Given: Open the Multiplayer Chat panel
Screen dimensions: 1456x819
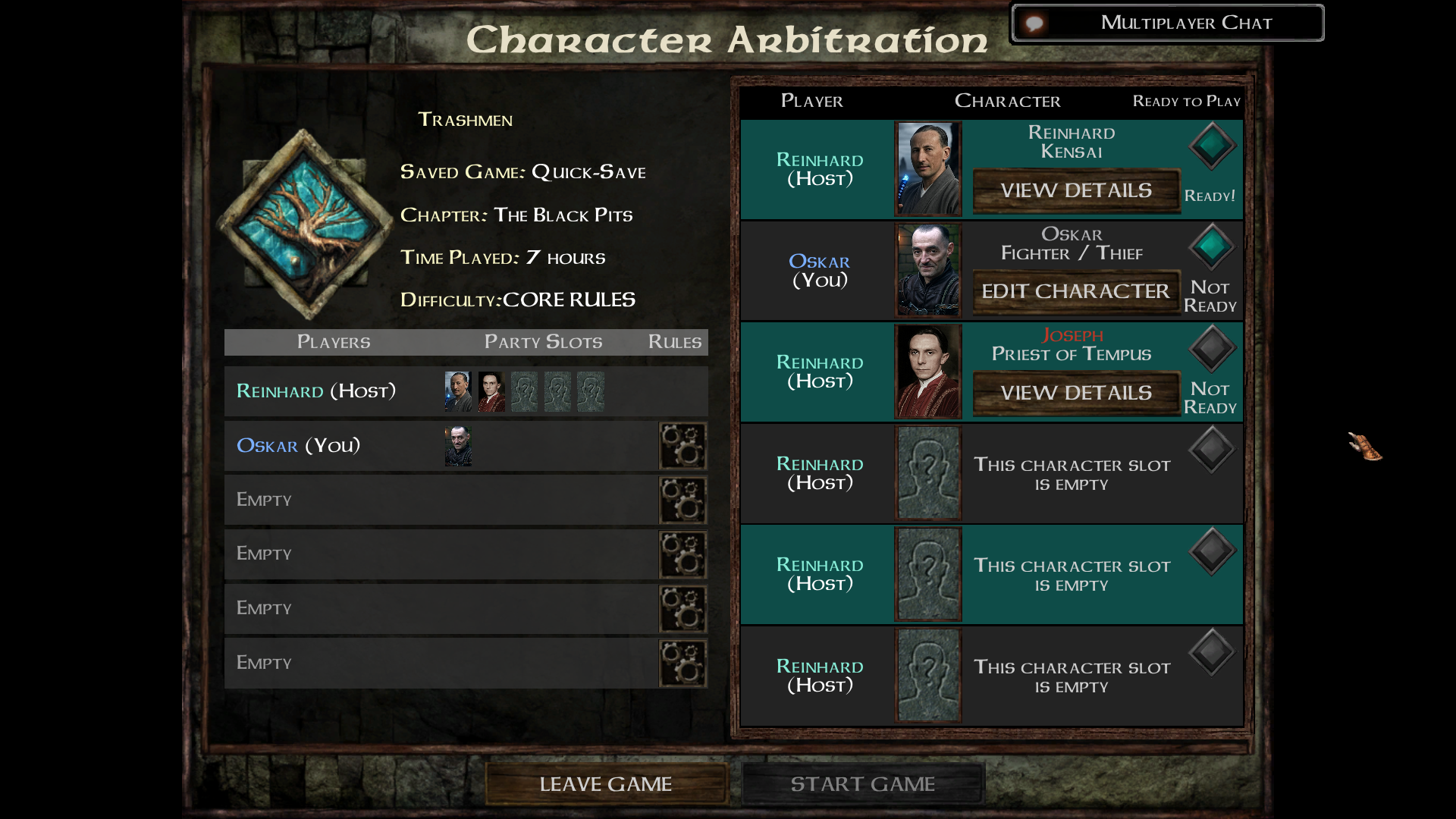Looking at the screenshot, I should pos(1168,23).
